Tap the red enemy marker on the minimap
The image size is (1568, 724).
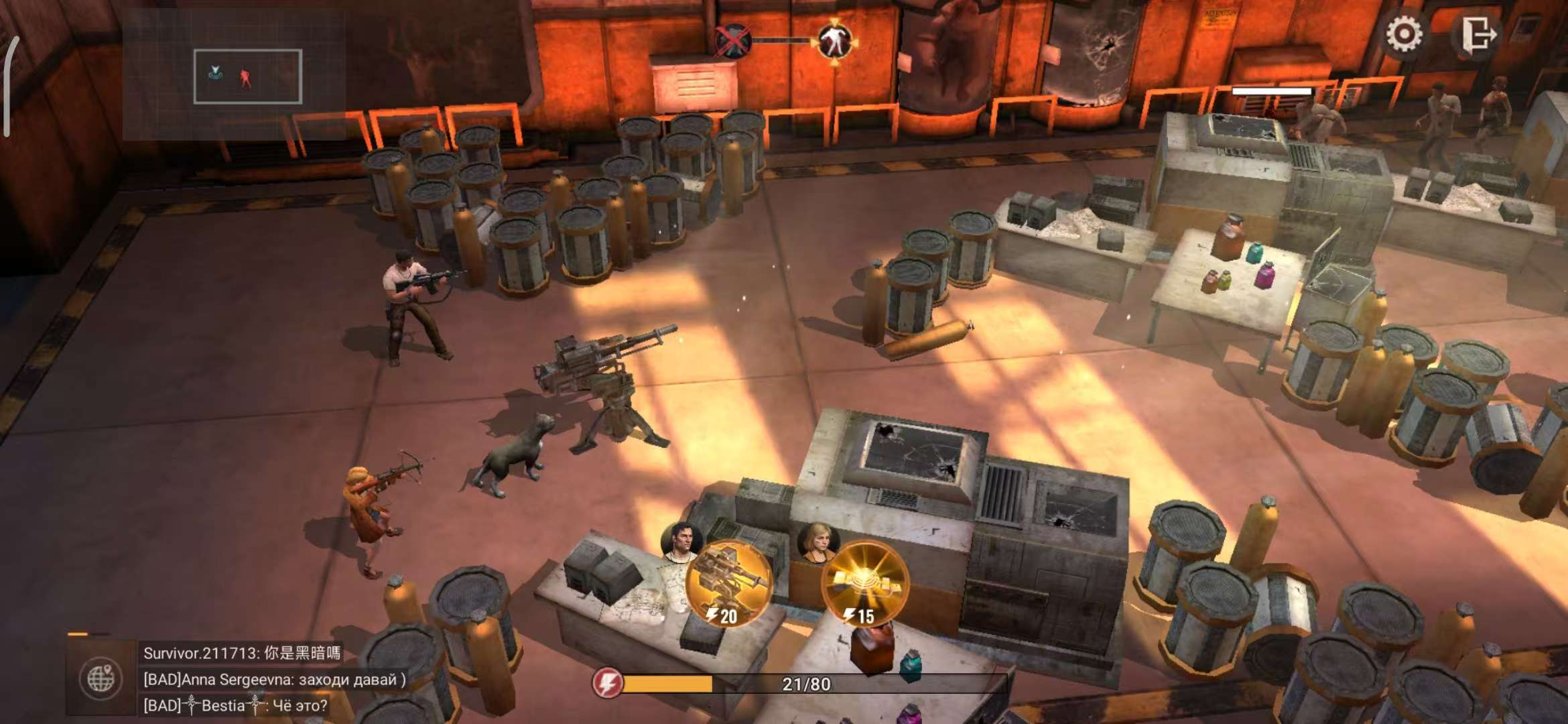coord(246,78)
